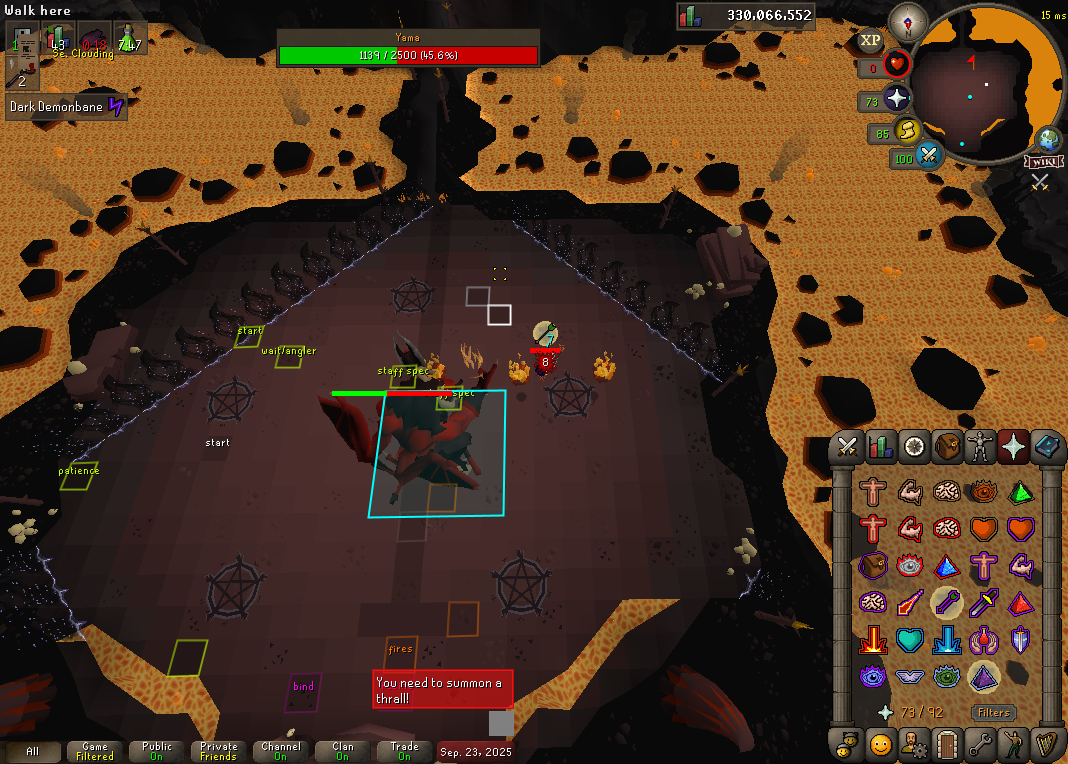Viewport: 1068px width, 764px height.
Task: Toggle quick prayers orb
Action: point(897,100)
